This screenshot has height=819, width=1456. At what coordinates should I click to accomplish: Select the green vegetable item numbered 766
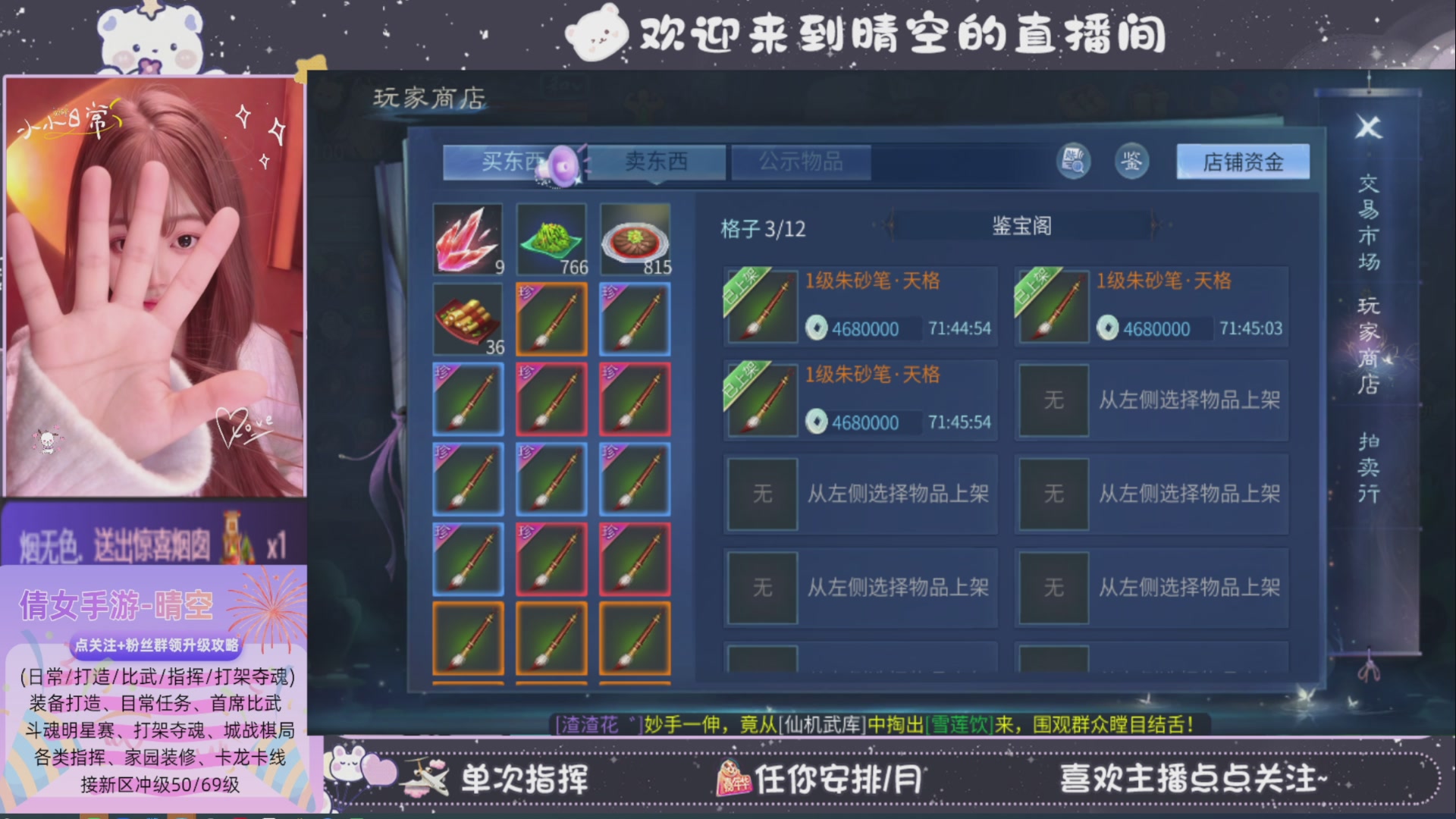click(x=551, y=237)
